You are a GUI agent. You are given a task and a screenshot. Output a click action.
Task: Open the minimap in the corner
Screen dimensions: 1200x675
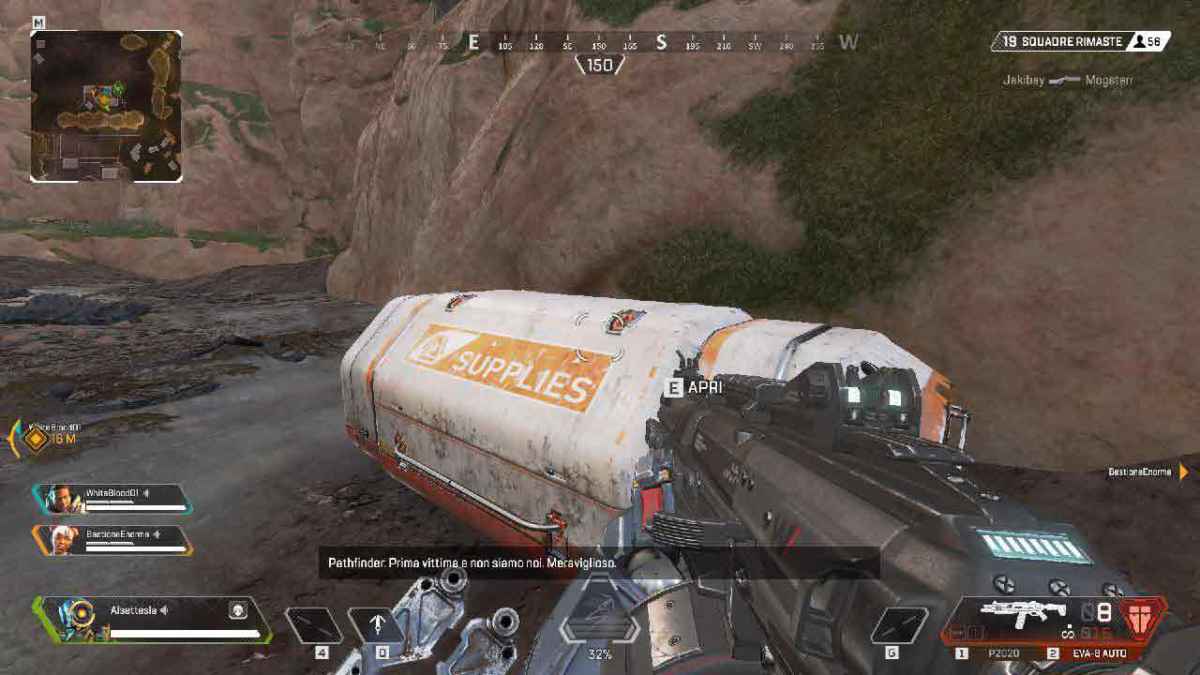coord(106,106)
